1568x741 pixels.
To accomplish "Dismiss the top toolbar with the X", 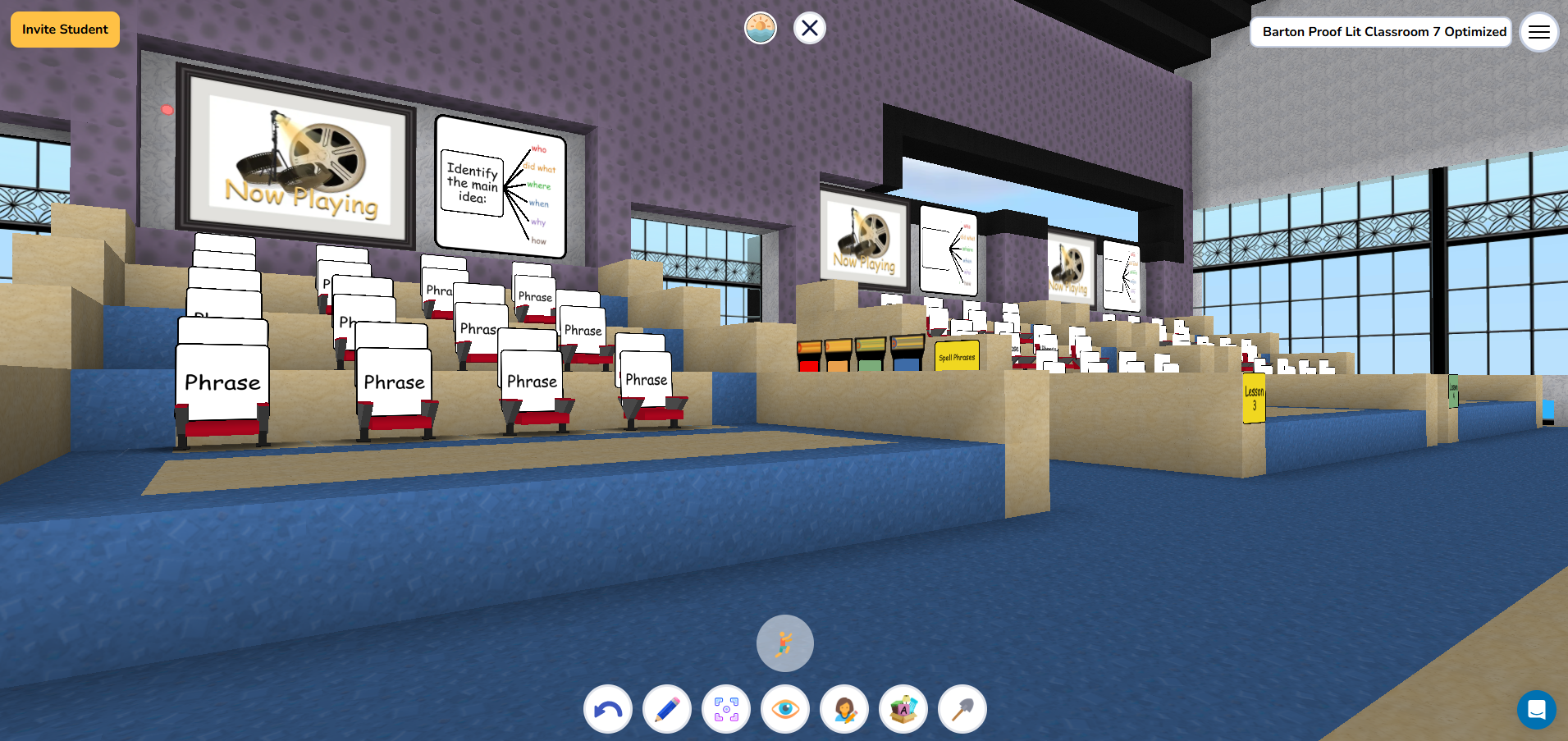I will (809, 27).
